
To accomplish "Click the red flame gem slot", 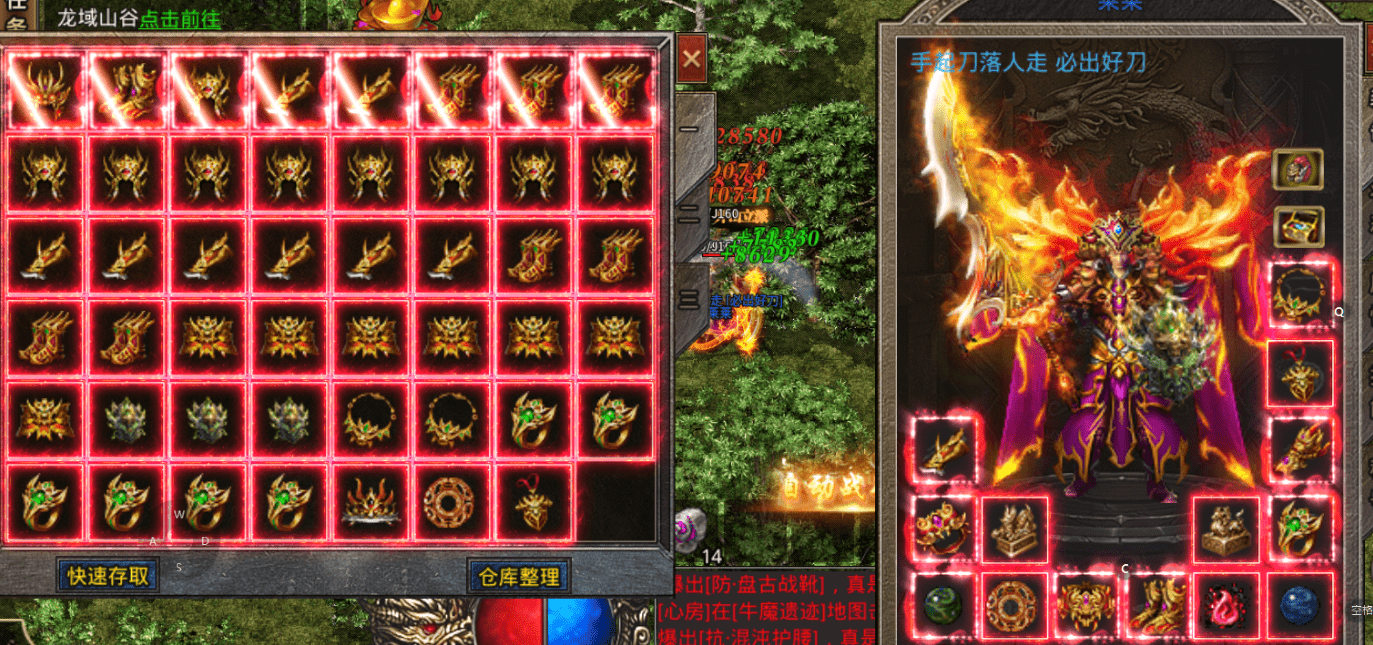I will click(1228, 606).
